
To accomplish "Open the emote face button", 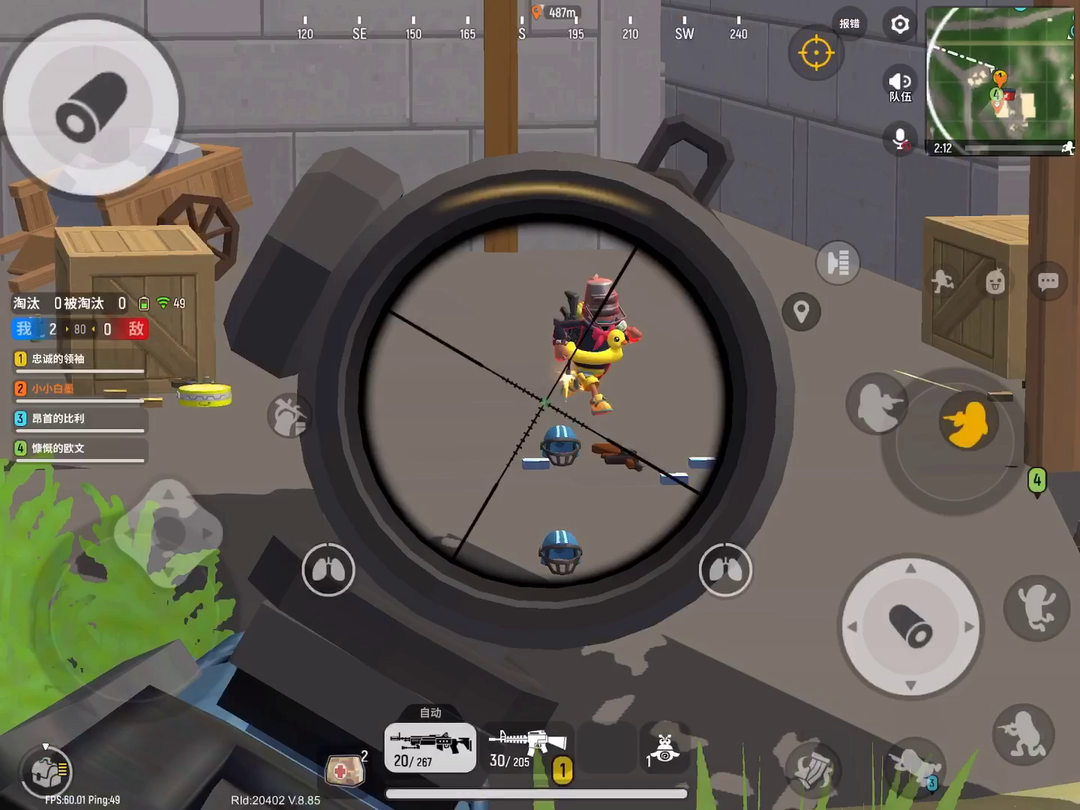I will (995, 282).
